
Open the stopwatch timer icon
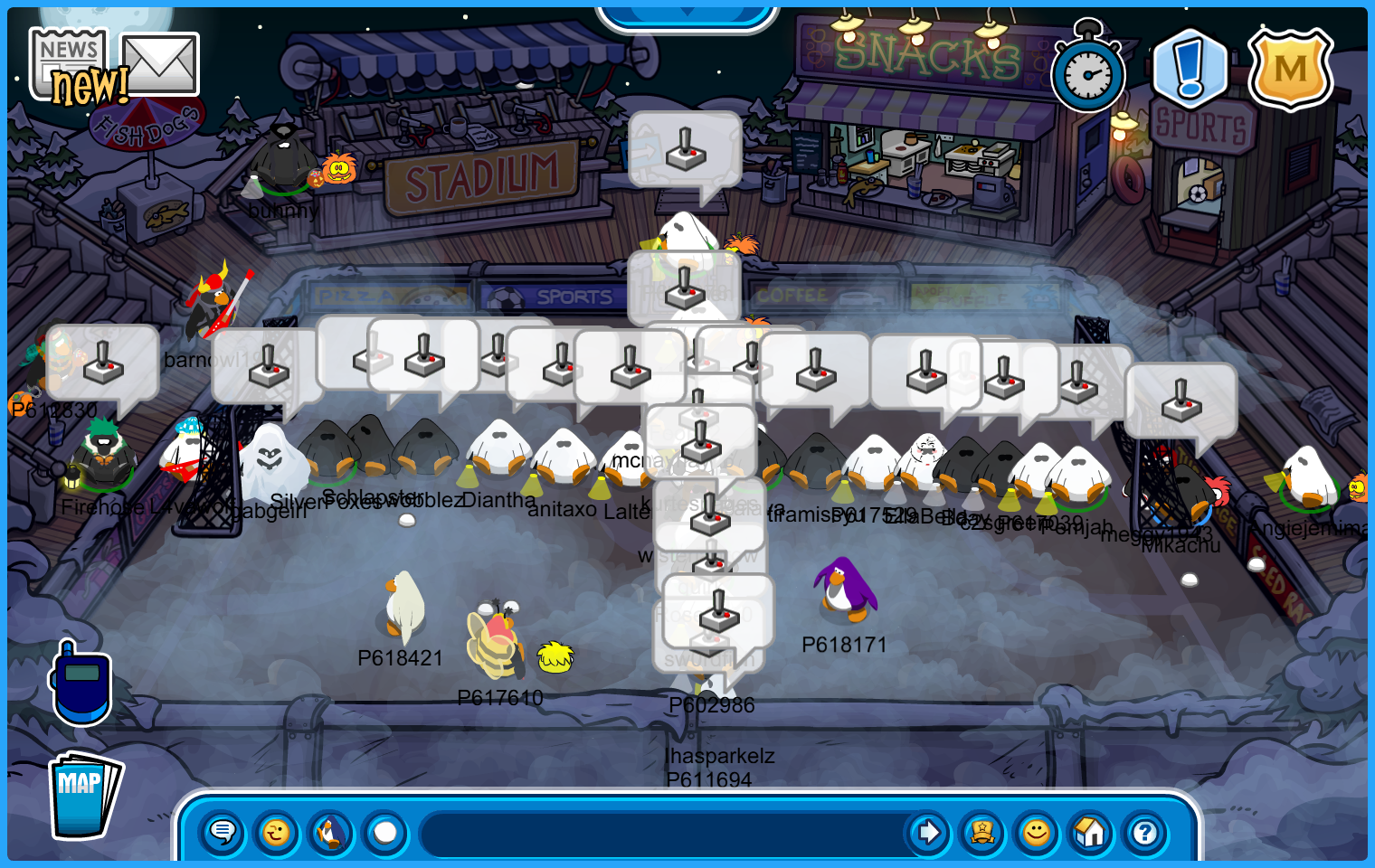tap(1088, 72)
